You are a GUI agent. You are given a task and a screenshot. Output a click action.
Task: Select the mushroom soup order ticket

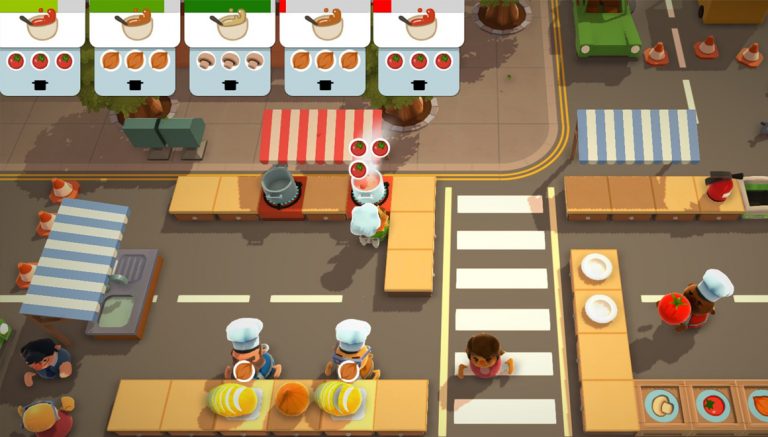click(230, 48)
